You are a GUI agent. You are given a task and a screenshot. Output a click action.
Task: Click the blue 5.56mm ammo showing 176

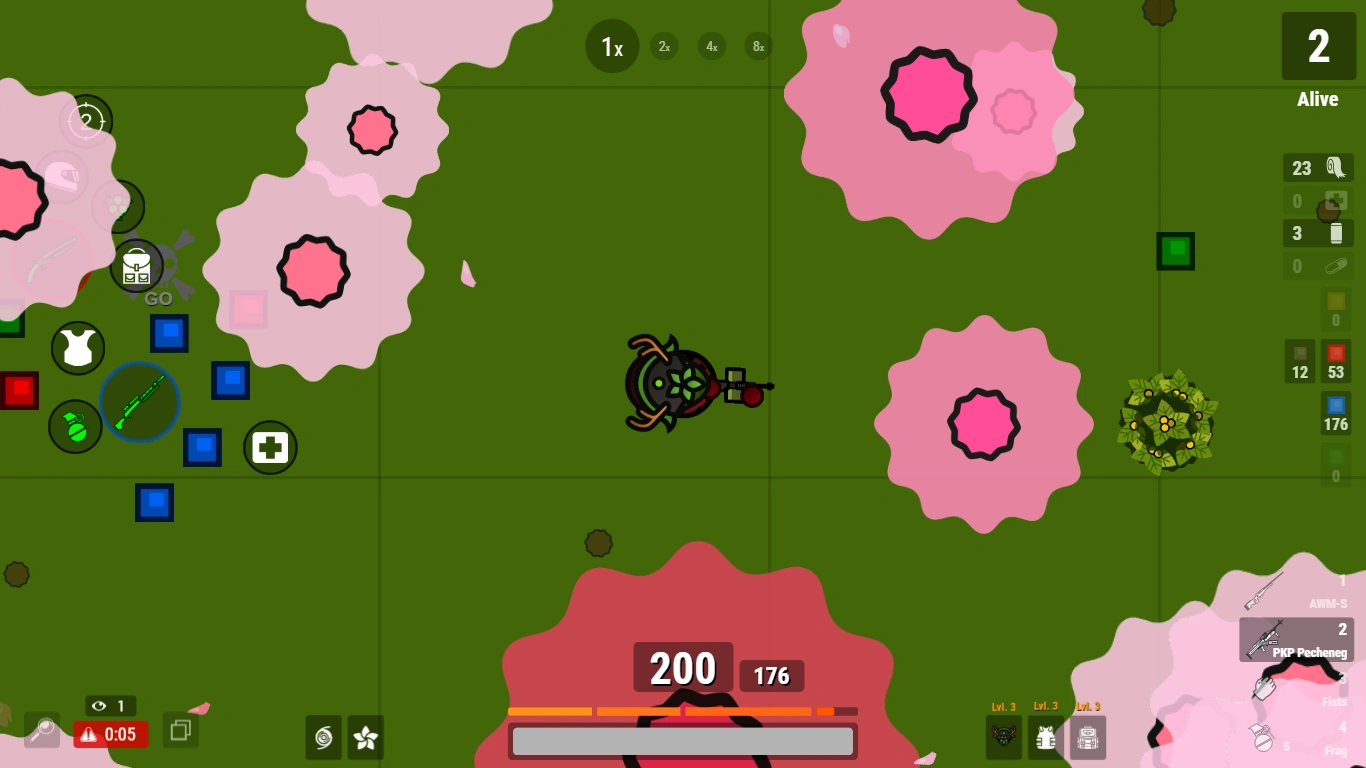tap(1336, 415)
